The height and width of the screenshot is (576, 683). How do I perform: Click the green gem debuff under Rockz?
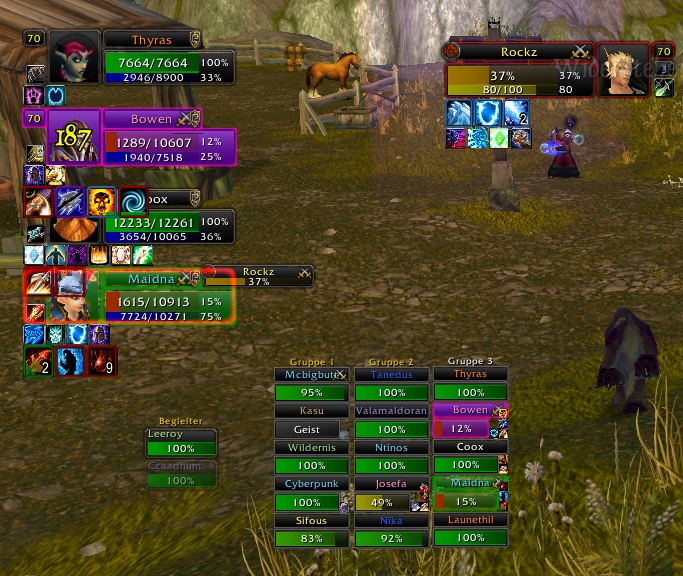tap(499, 138)
